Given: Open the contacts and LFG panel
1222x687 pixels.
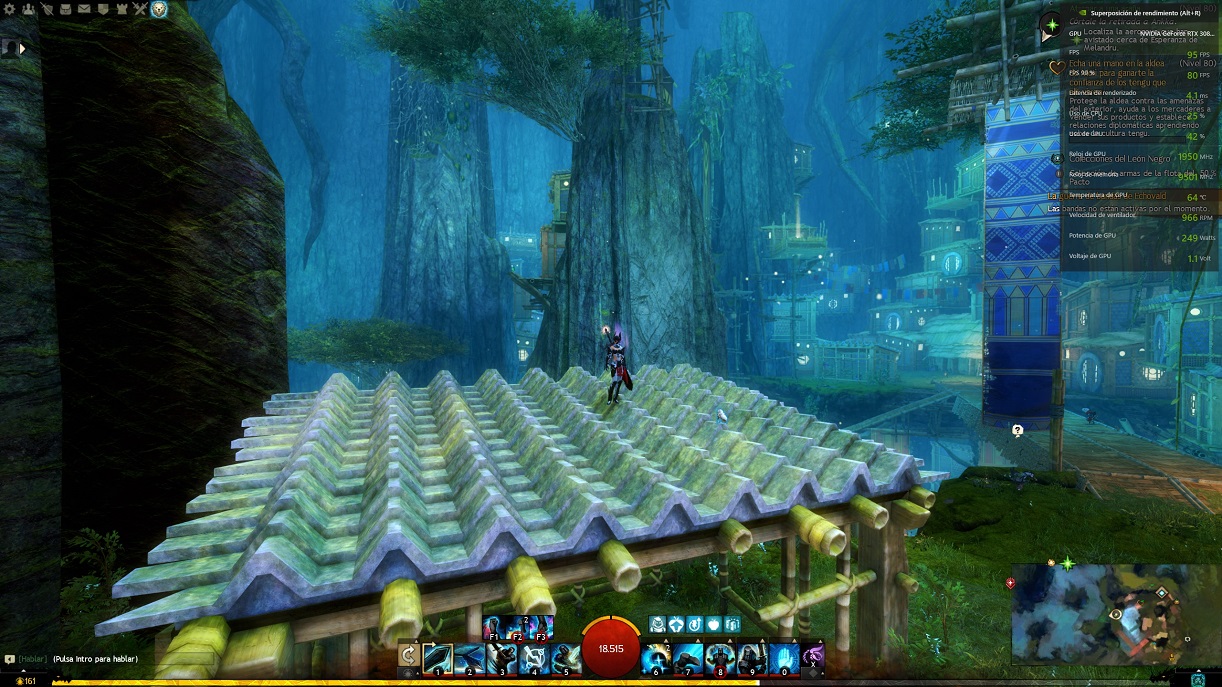Looking at the screenshot, I should pyautogui.click(x=27, y=9).
